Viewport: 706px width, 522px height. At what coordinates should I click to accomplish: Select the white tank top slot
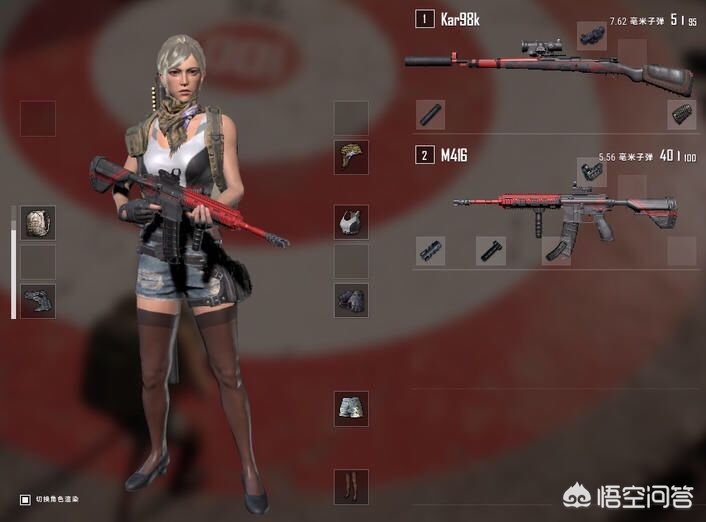pos(351,222)
